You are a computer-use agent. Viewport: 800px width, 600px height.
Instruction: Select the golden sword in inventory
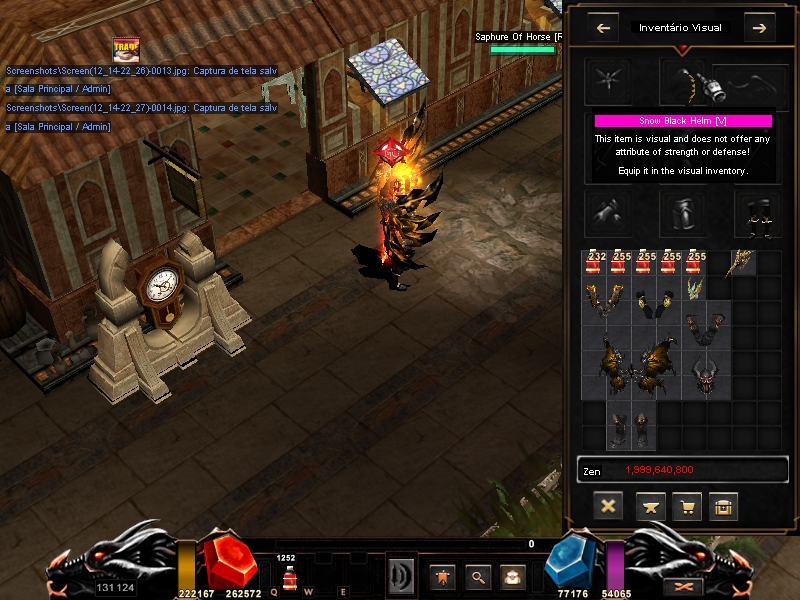(743, 263)
